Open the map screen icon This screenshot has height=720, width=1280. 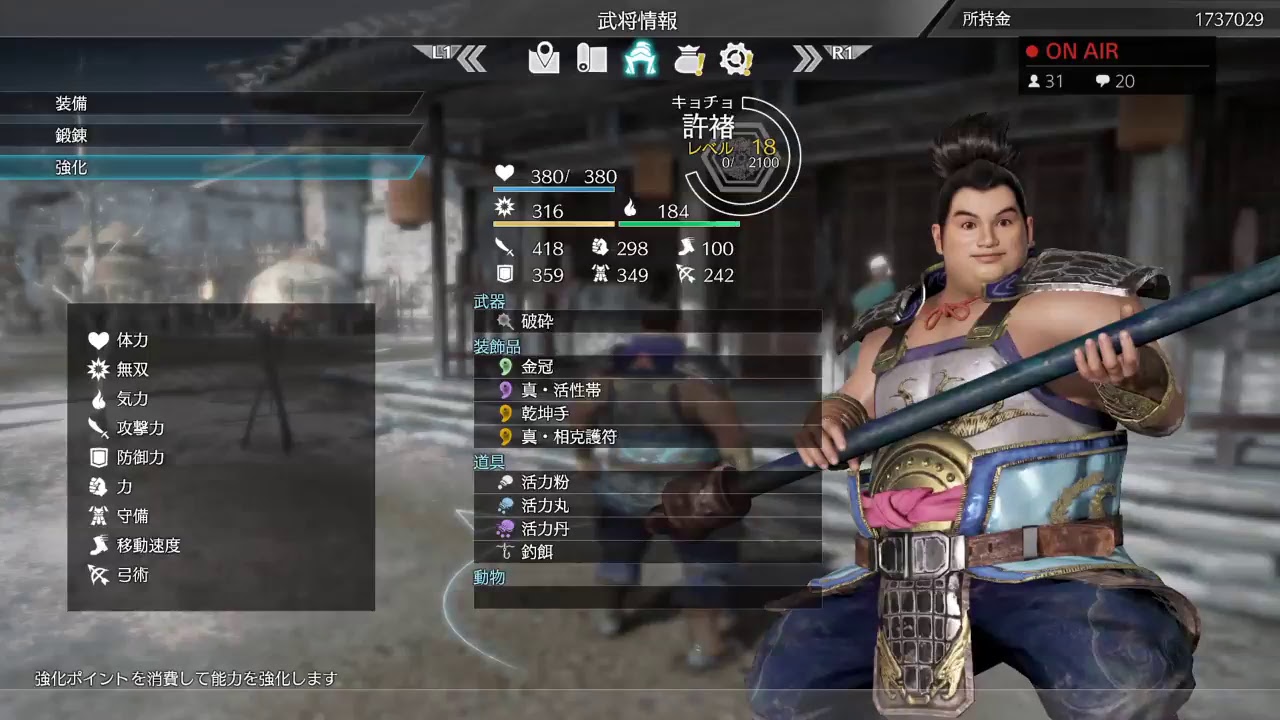(x=543, y=60)
